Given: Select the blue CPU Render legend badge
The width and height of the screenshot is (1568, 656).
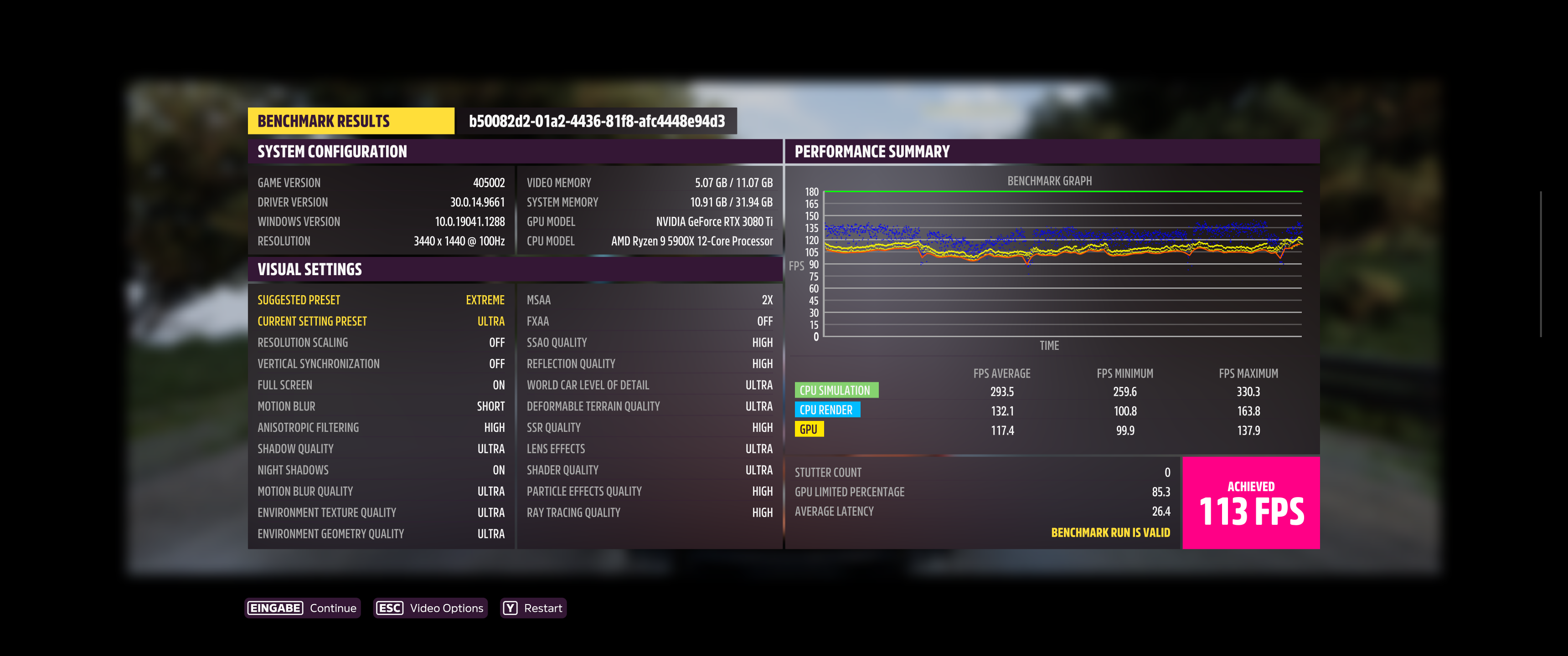Looking at the screenshot, I should 828,410.
